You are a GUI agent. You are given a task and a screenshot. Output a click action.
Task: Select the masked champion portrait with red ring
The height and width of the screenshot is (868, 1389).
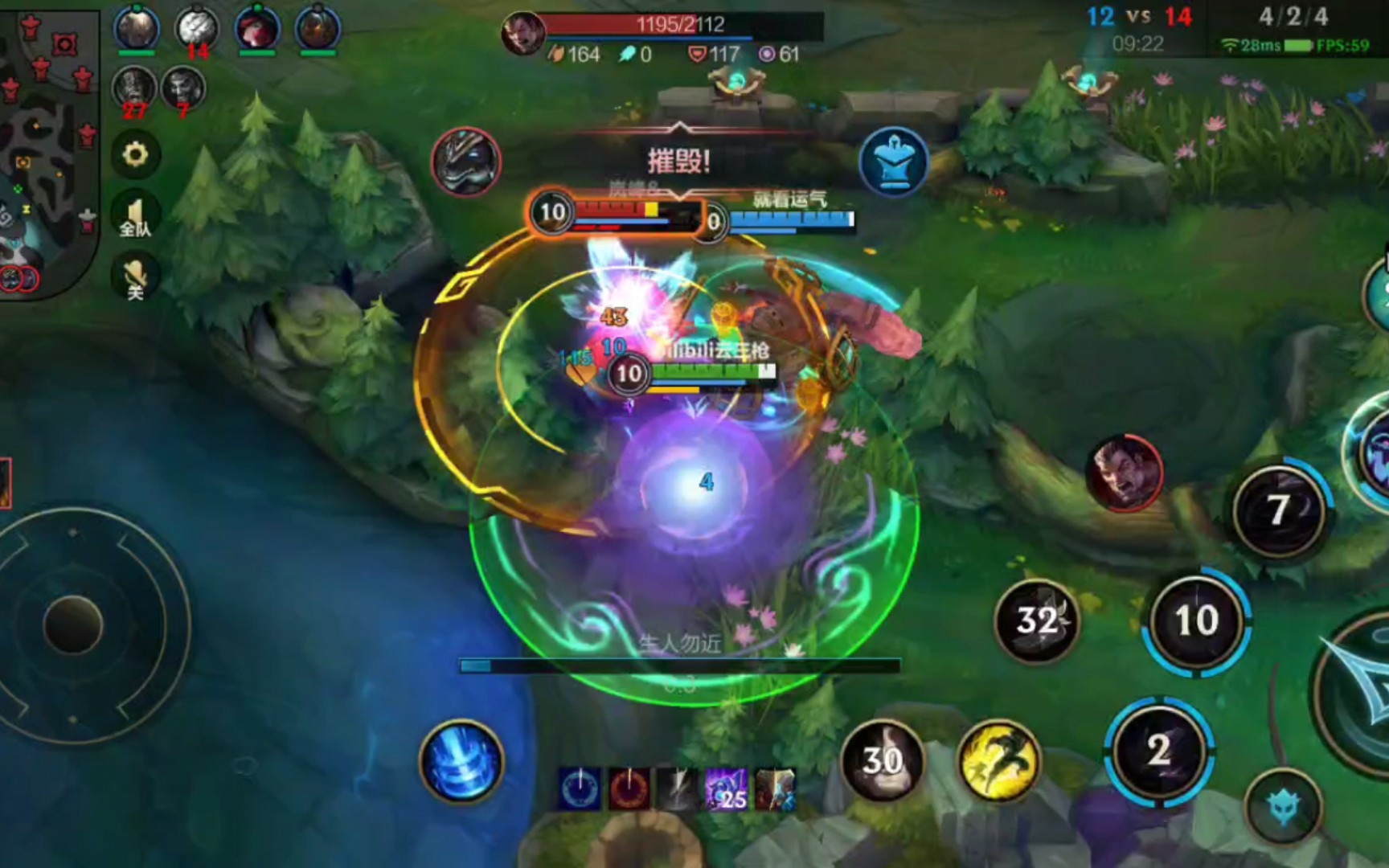click(466, 162)
